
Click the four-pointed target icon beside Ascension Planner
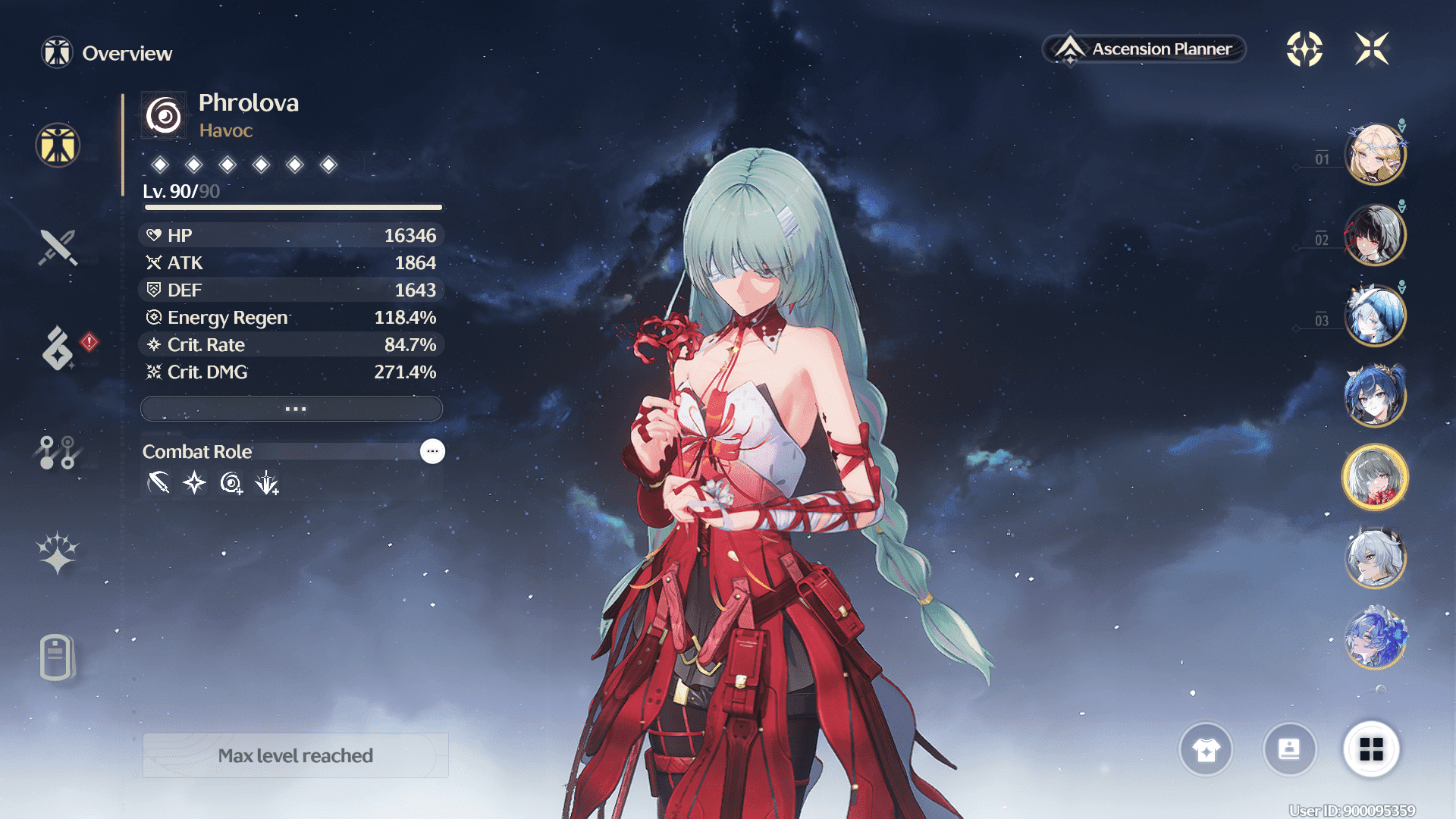[1304, 49]
